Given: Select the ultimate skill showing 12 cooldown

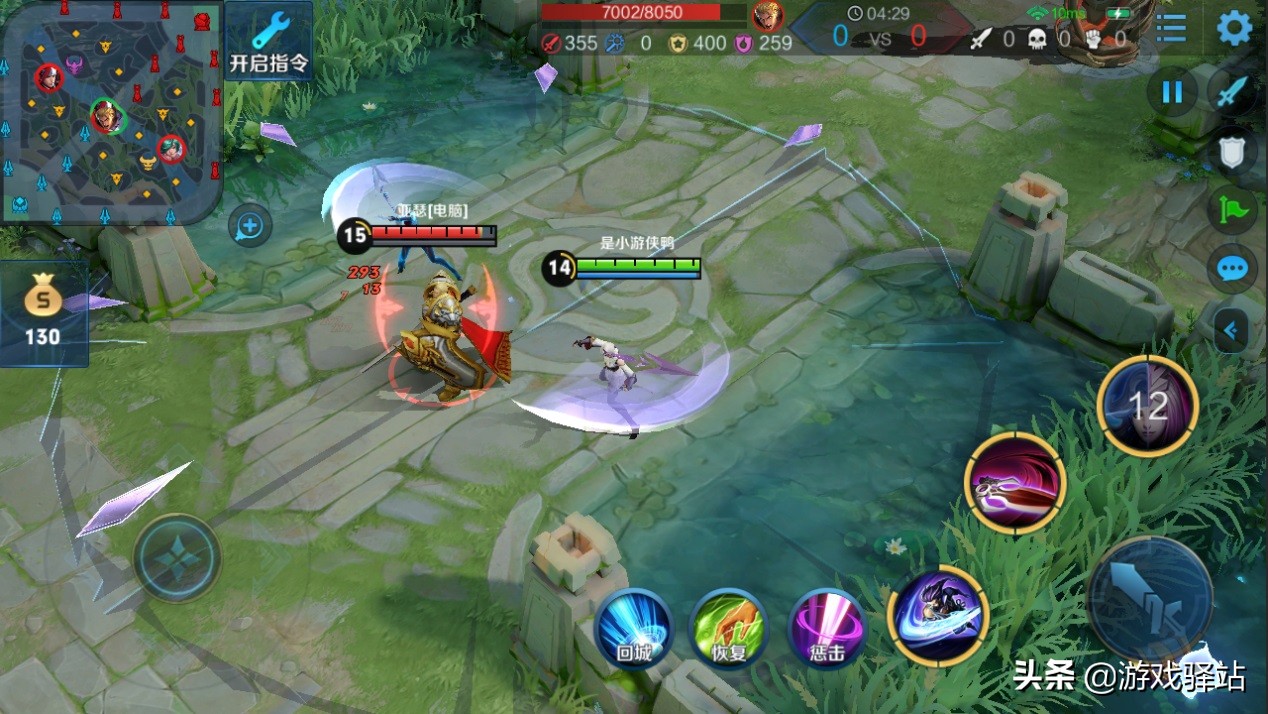Looking at the screenshot, I should [1147, 405].
